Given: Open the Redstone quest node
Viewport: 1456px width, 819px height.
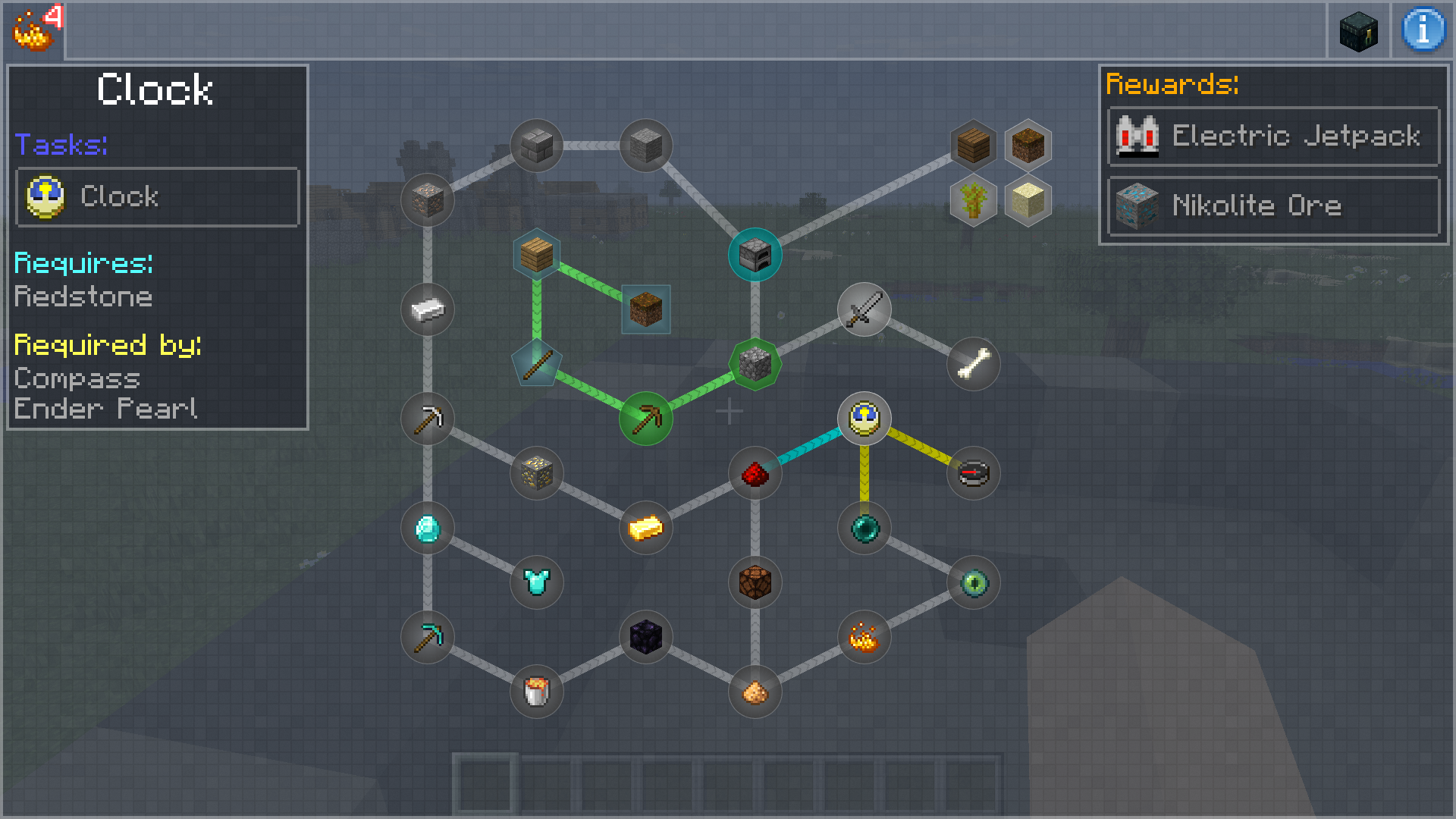Looking at the screenshot, I should click(755, 474).
